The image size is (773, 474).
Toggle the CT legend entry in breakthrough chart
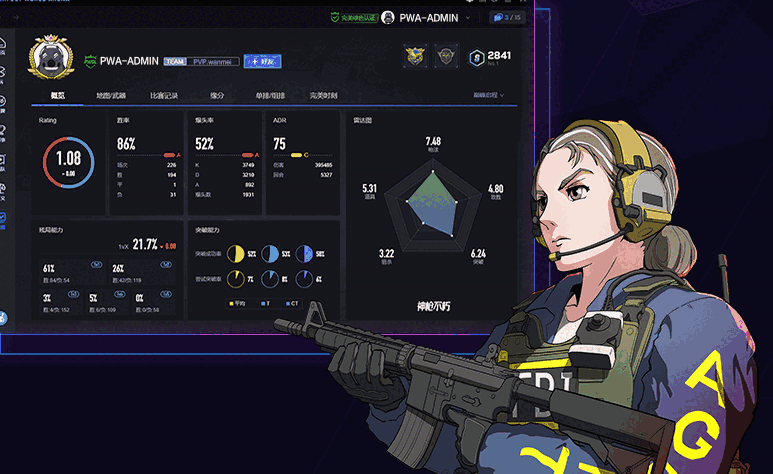click(291, 303)
